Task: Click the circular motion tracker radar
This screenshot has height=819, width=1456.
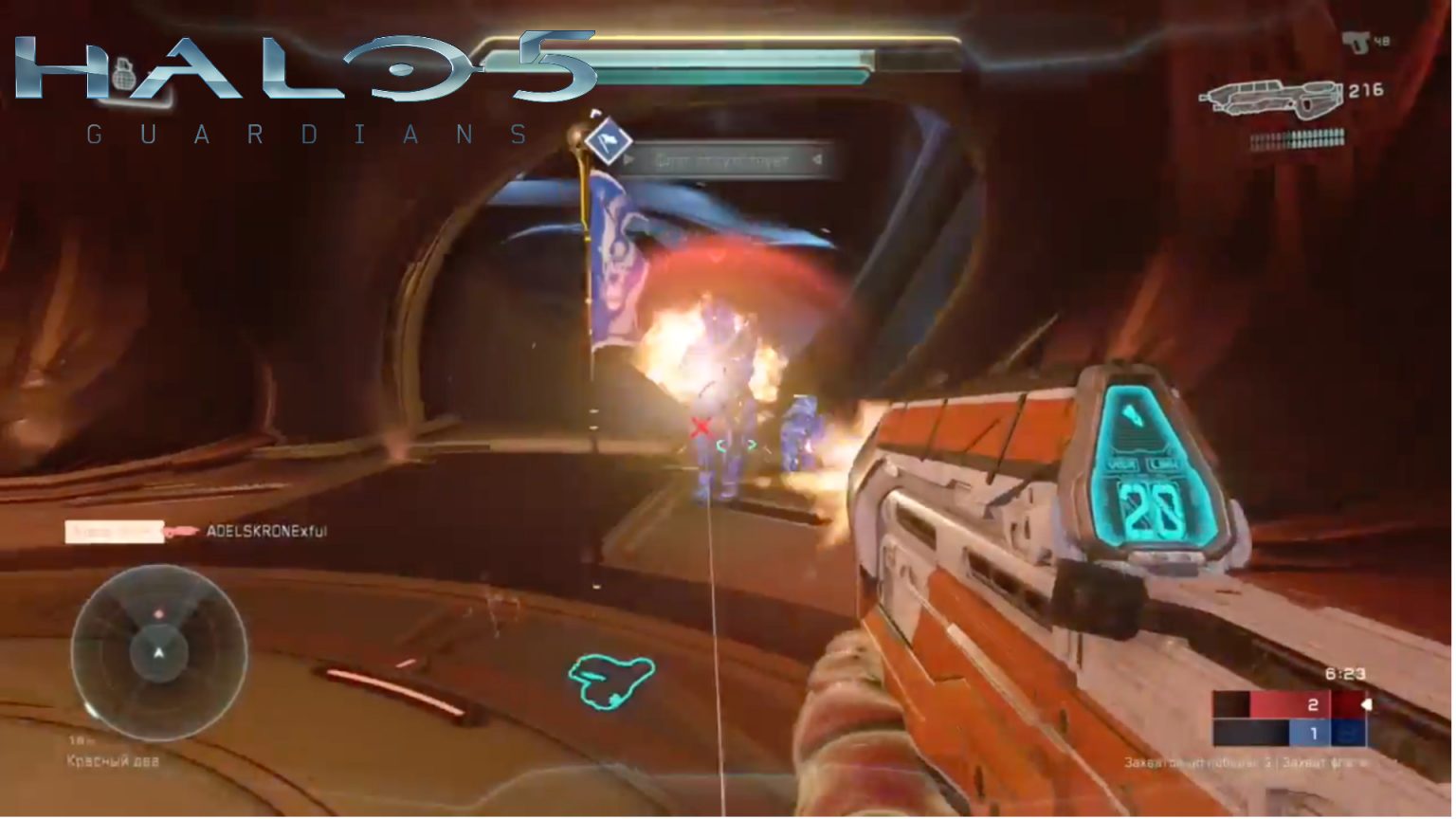Action: [x=159, y=652]
